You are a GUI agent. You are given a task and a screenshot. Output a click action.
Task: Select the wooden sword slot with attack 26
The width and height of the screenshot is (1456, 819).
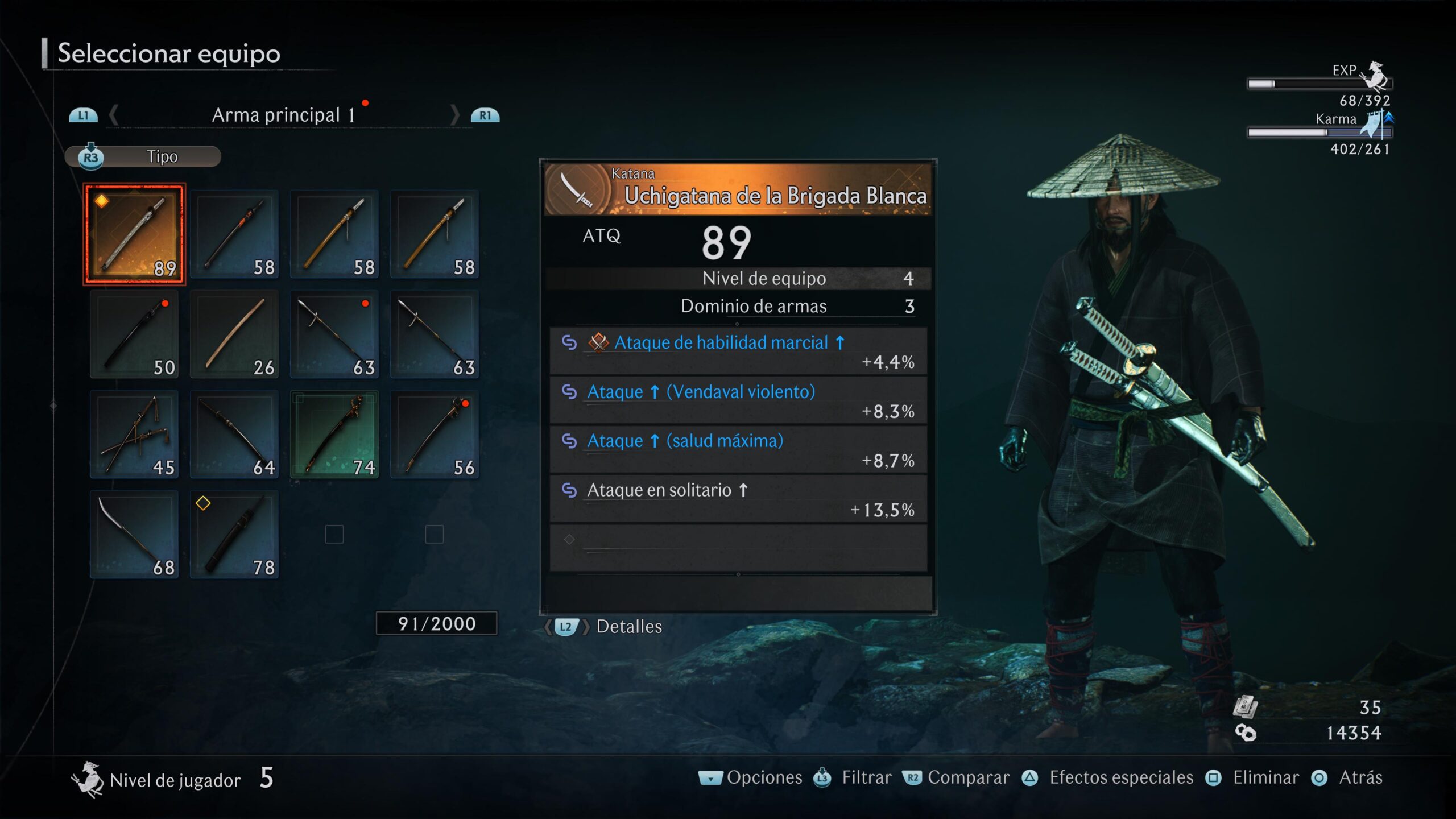point(234,334)
